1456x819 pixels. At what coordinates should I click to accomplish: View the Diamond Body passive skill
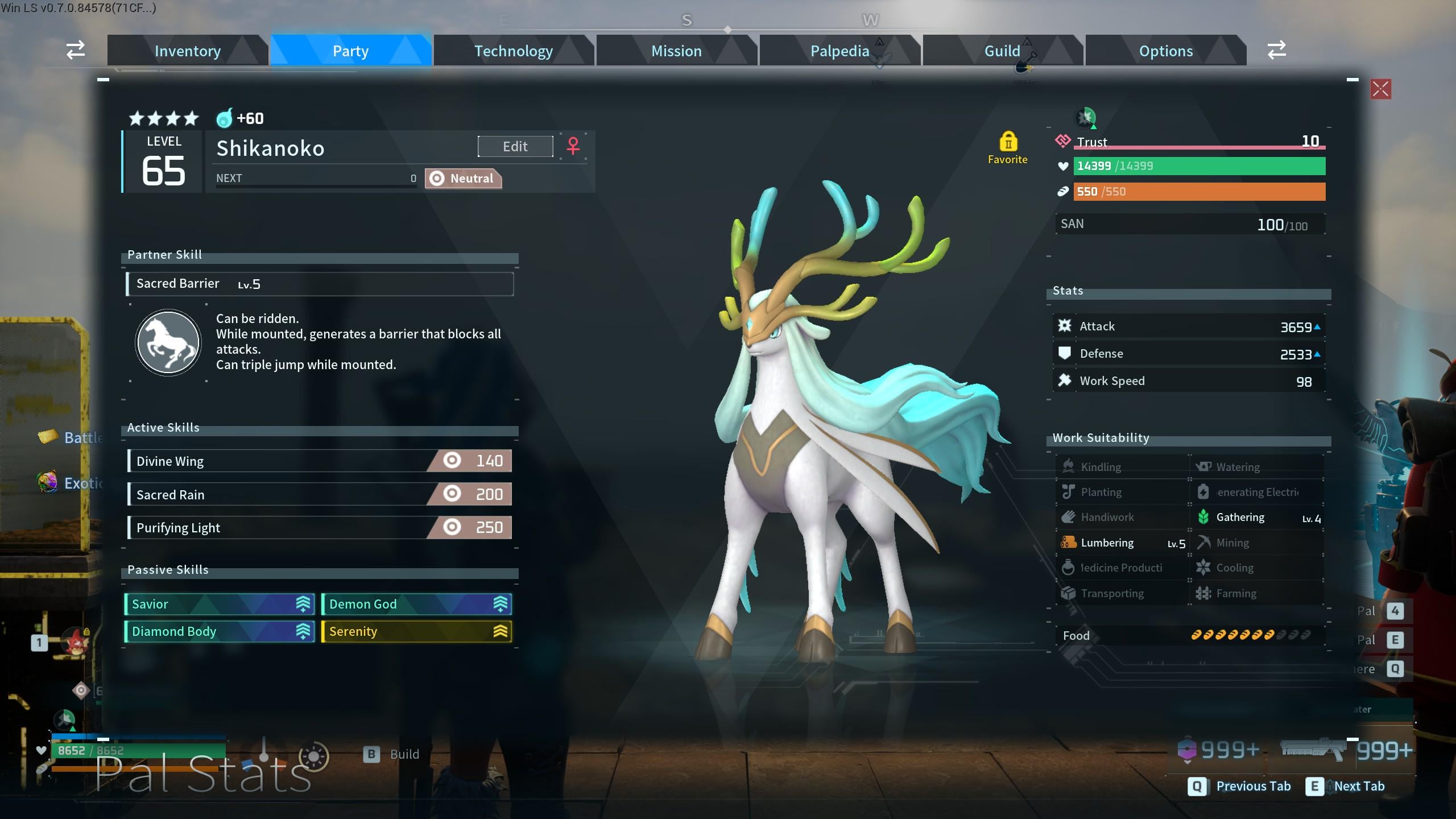(220, 631)
